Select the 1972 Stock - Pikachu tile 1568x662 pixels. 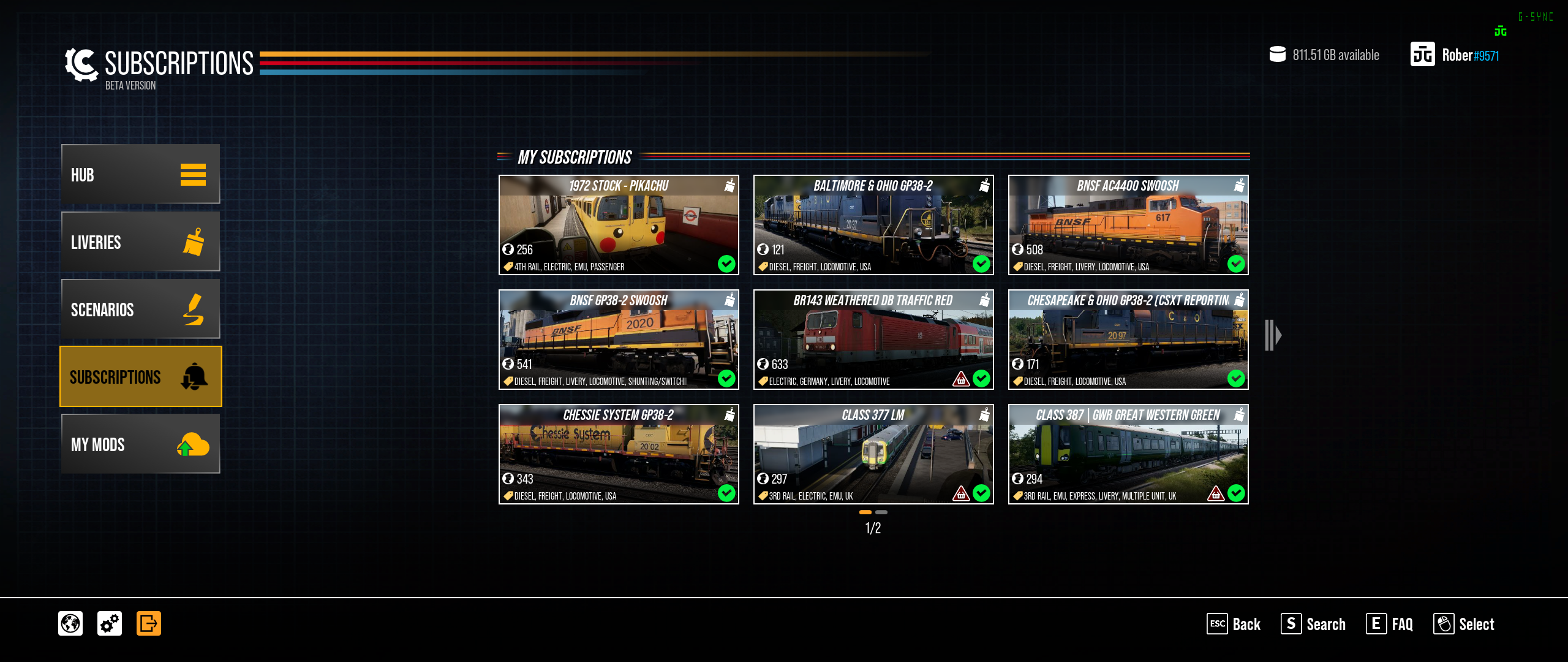click(x=619, y=225)
